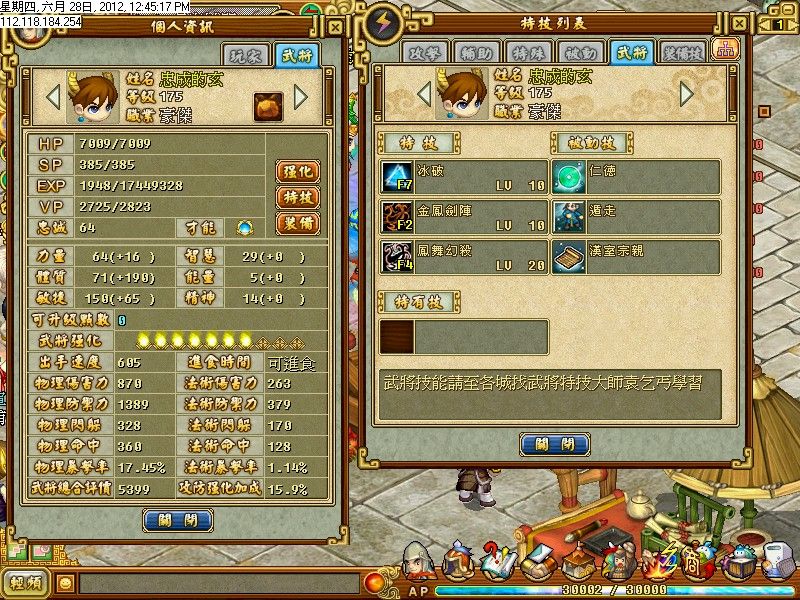
Task: Open 特技 from the personal info panel
Action: tap(297, 197)
